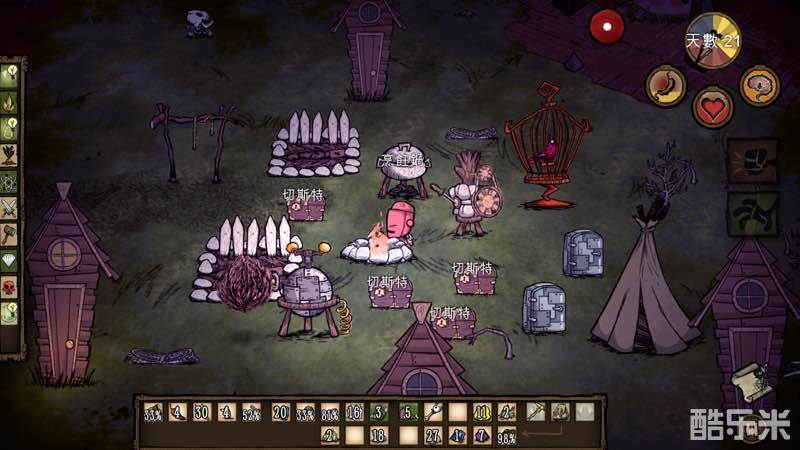Select the inventory item at 52% durability

tap(253, 412)
